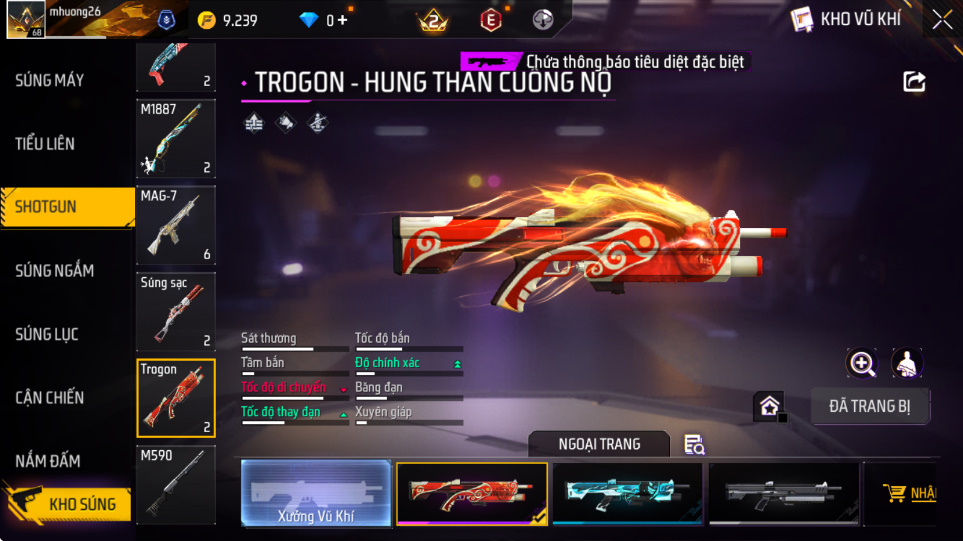Open the Súng Máy weapon category
The image size is (963, 541).
(x=50, y=80)
